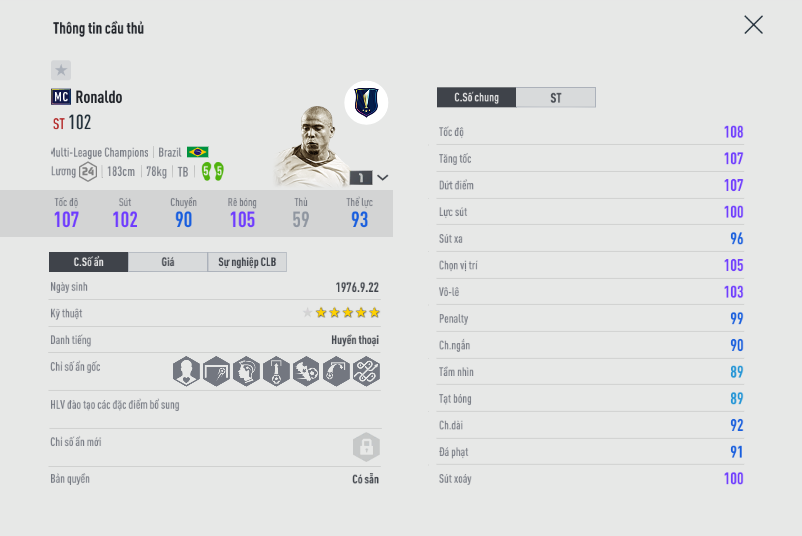The height and width of the screenshot is (536, 802).
Task: Click the locked new hidden trait slot
Action: pos(366,447)
